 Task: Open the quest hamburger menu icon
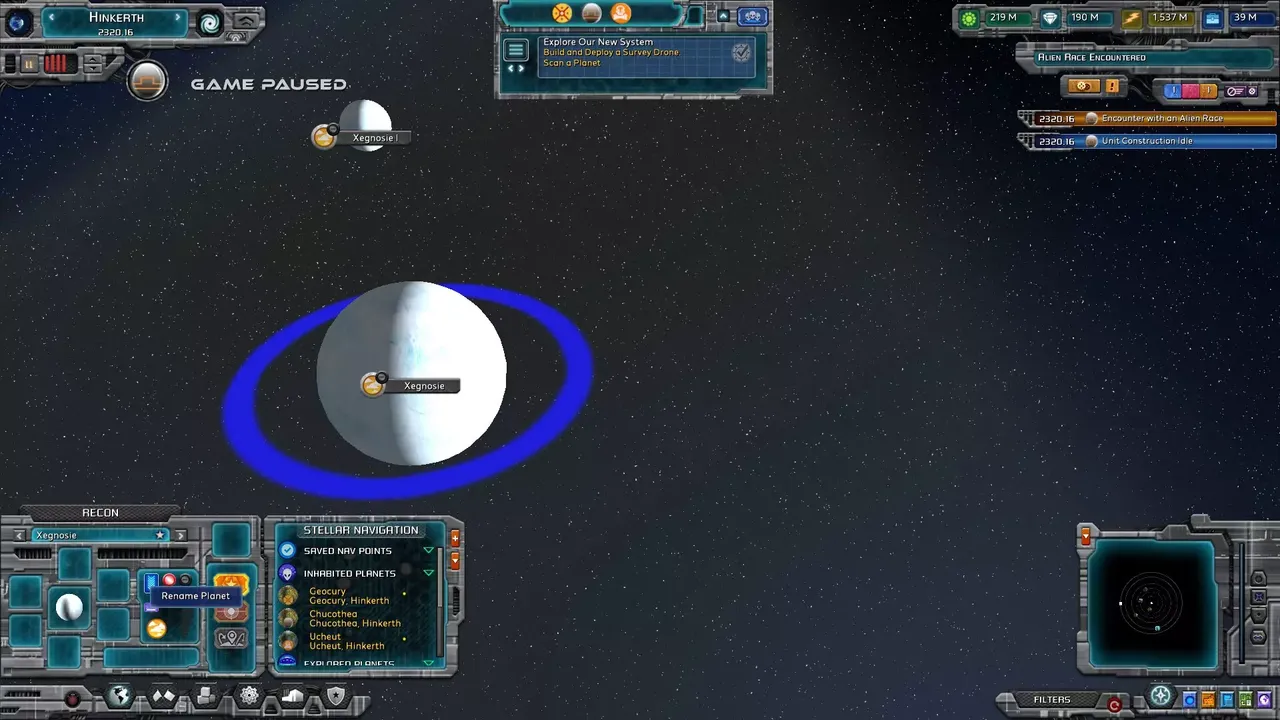516,52
